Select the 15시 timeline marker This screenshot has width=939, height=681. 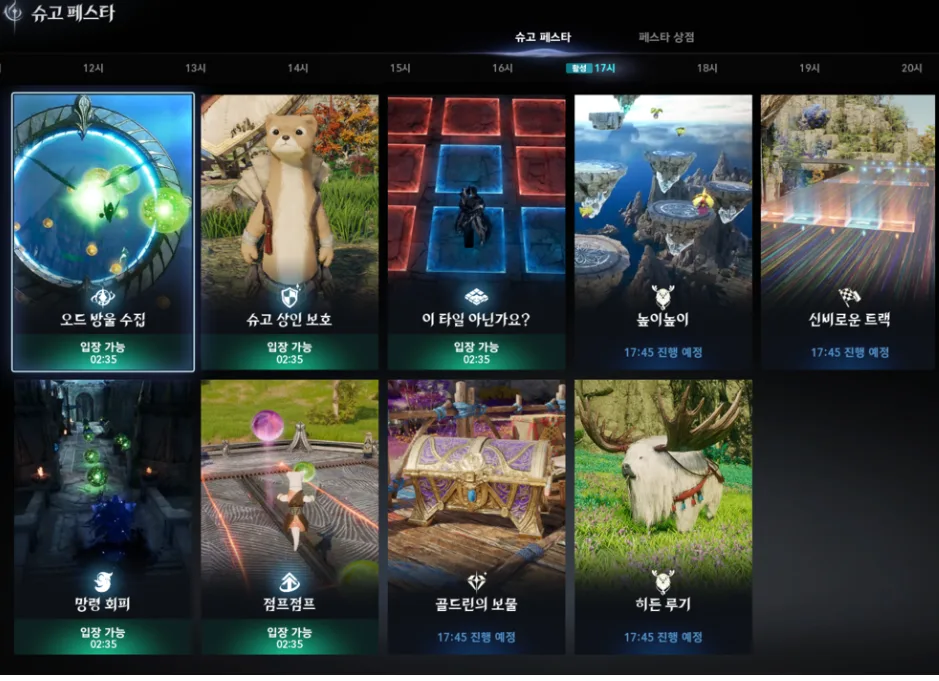coord(400,68)
